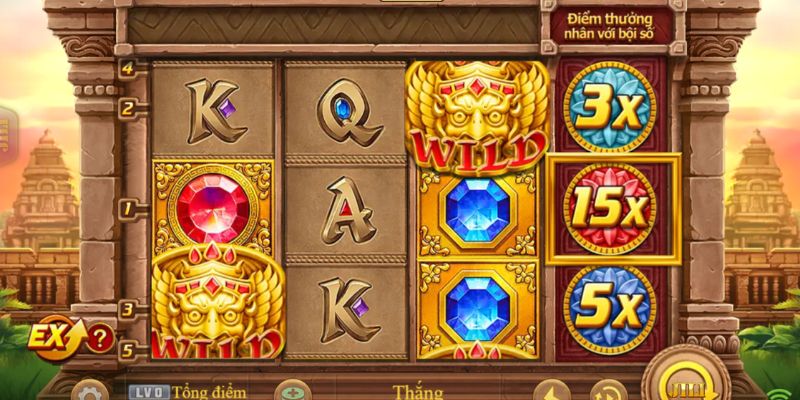Viewport: 800px width, 400px height.
Task: Toggle the circular-arrows button beside the spin button
Action: (x=605, y=392)
